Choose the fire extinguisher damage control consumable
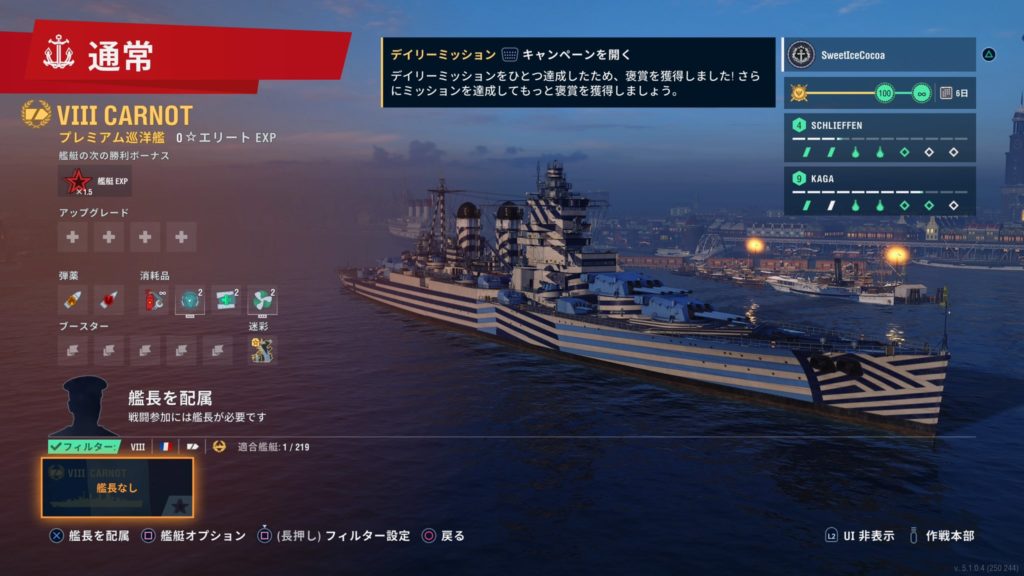This screenshot has width=1024, height=576. pos(154,299)
